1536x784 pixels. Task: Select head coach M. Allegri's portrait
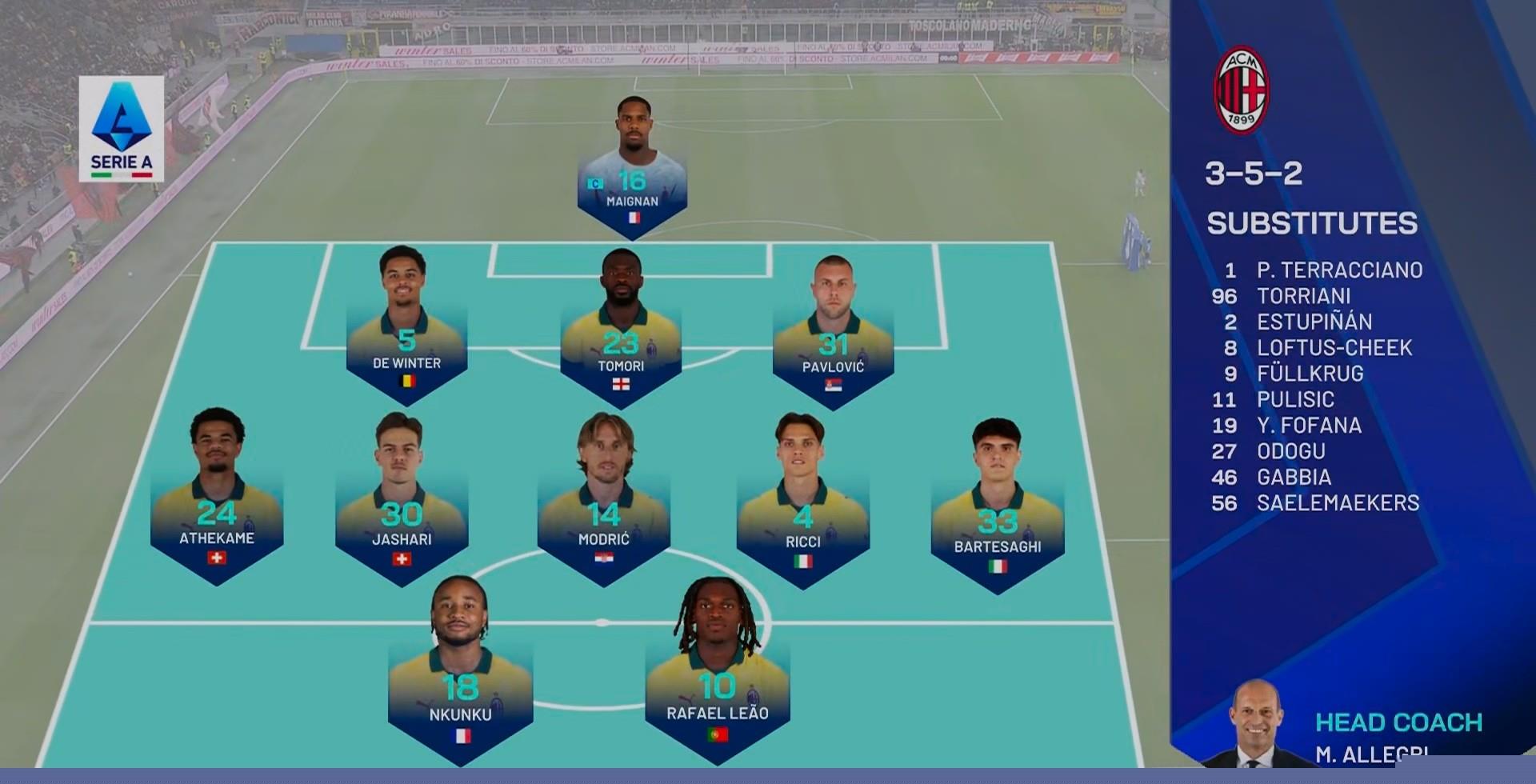pos(1255,724)
